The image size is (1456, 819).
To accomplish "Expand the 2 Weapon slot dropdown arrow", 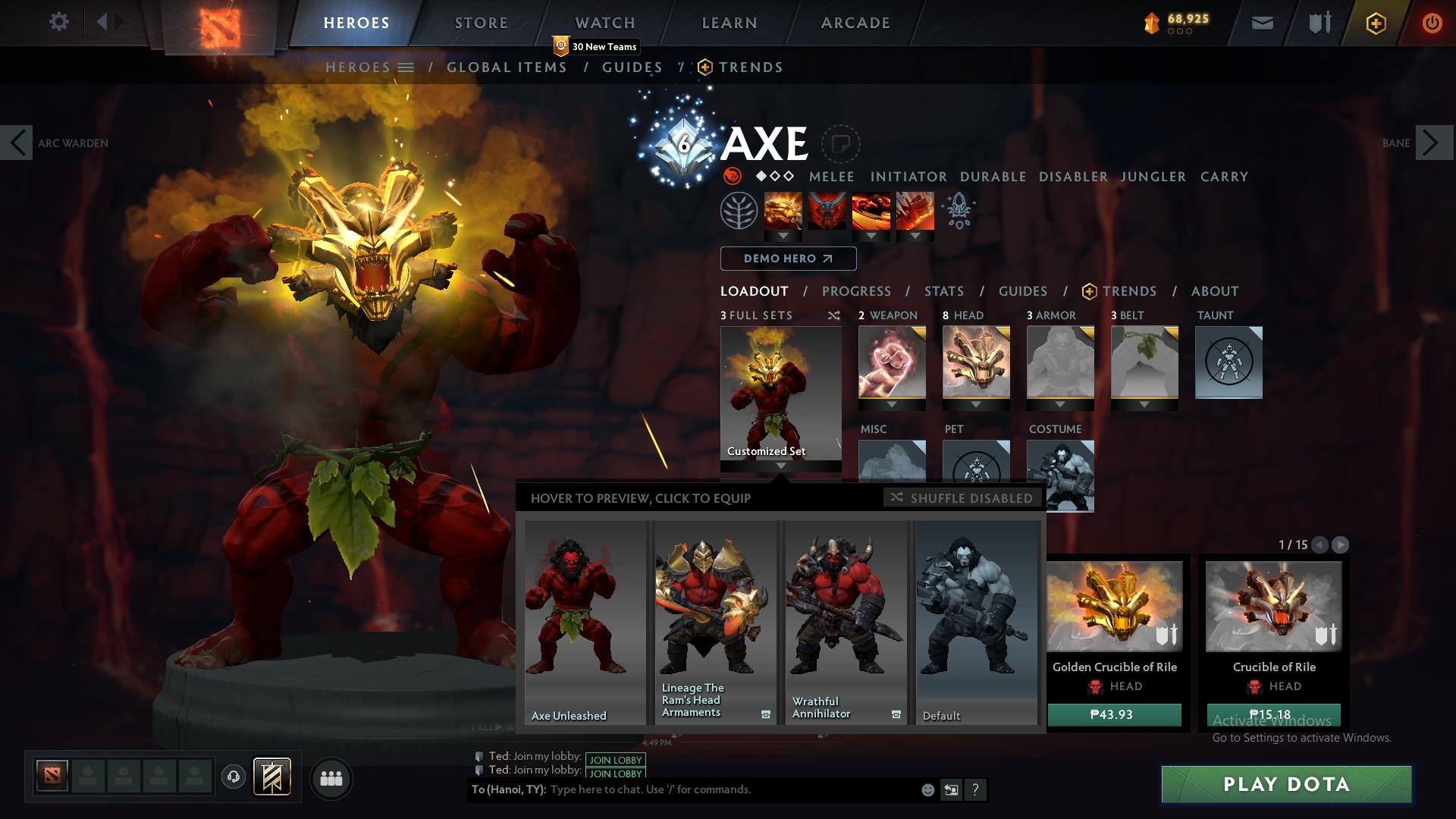I will 892,403.
